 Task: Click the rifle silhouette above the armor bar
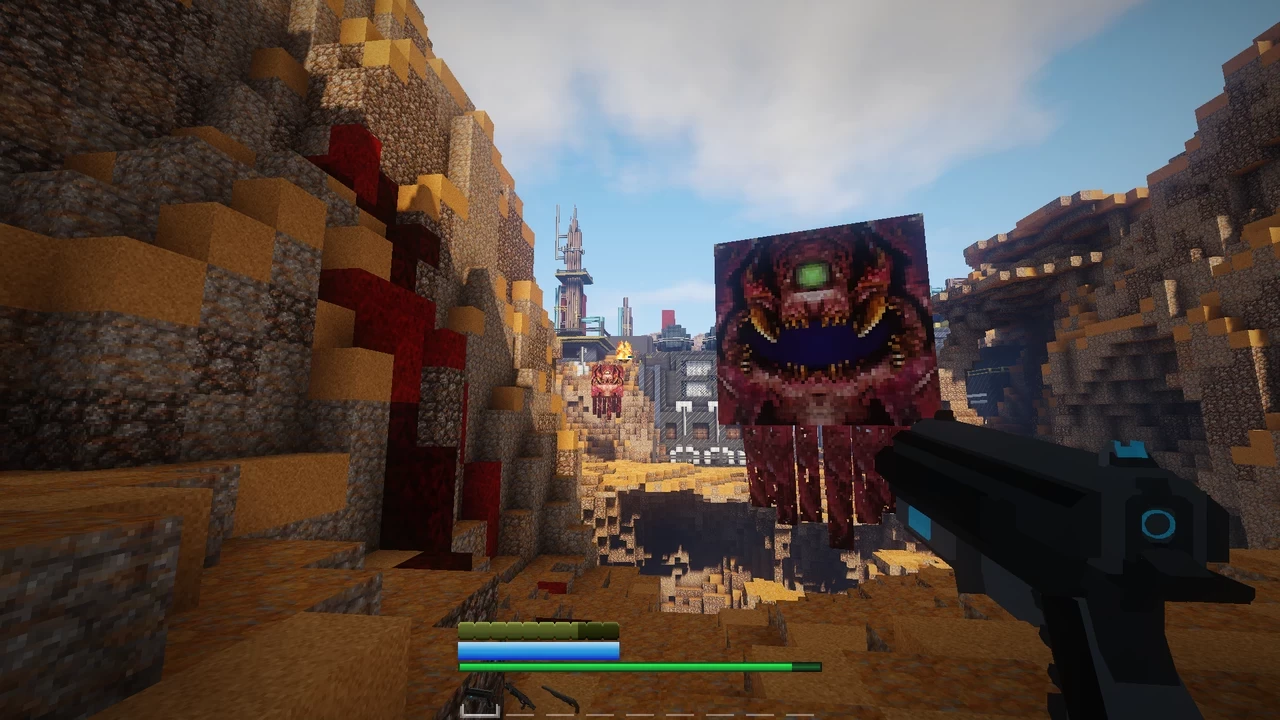point(562,617)
